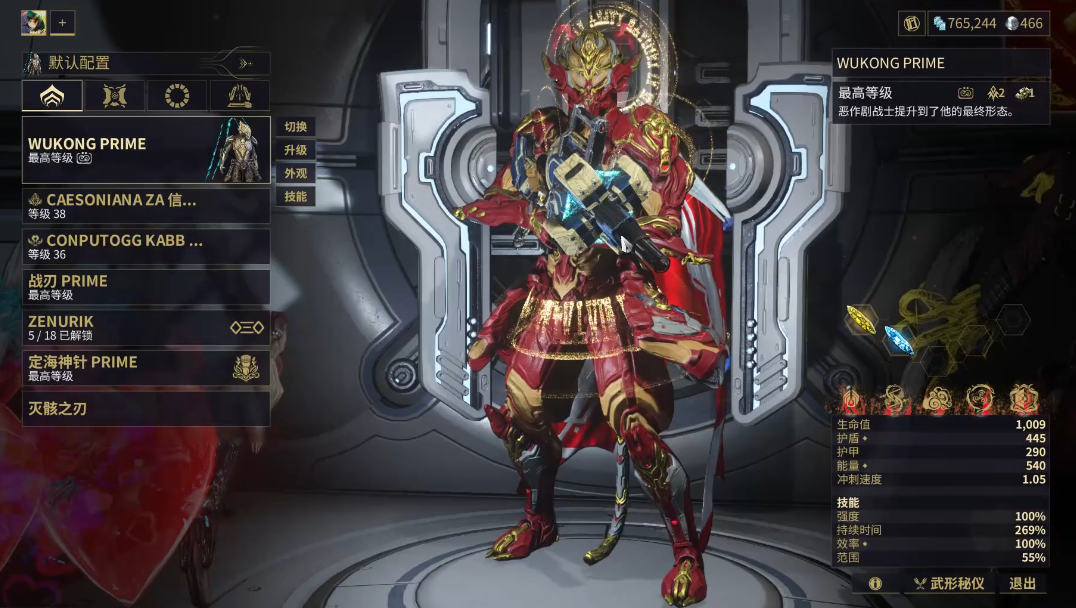Choose the CONPUTOGG KABB weapon row

[x=146, y=246]
